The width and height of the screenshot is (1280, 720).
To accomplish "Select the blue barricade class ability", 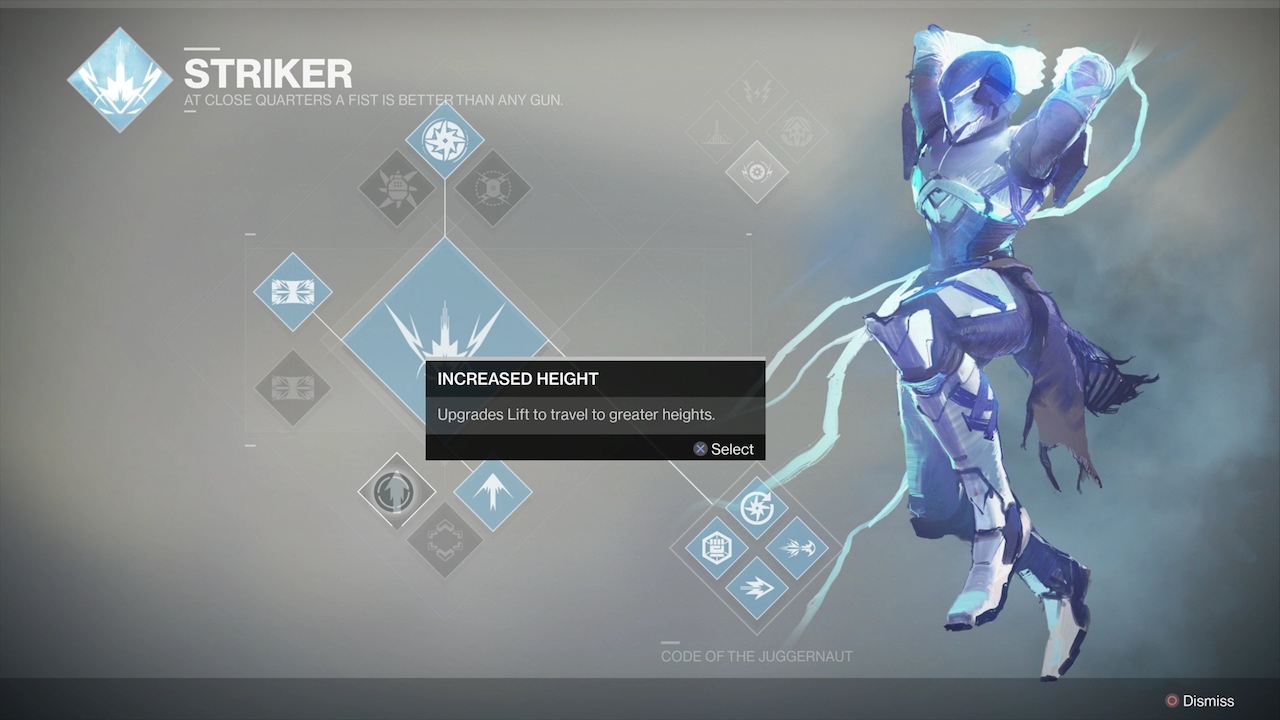I will 292,292.
